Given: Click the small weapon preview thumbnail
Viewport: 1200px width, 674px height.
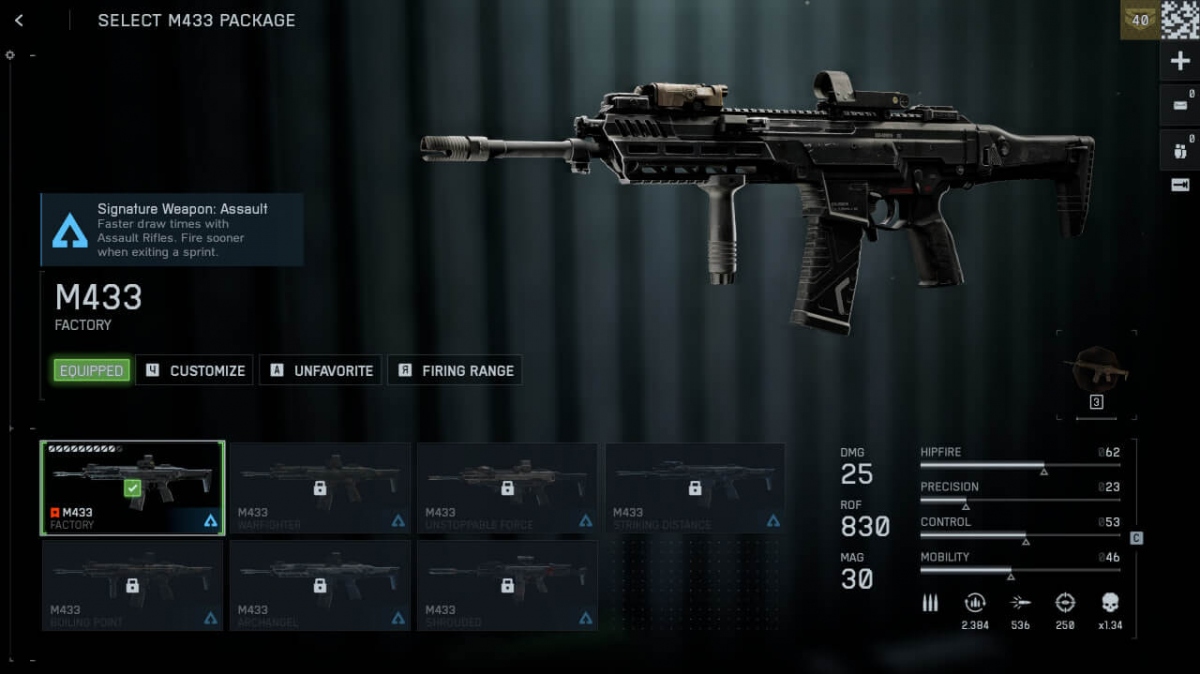Looking at the screenshot, I should (1096, 370).
